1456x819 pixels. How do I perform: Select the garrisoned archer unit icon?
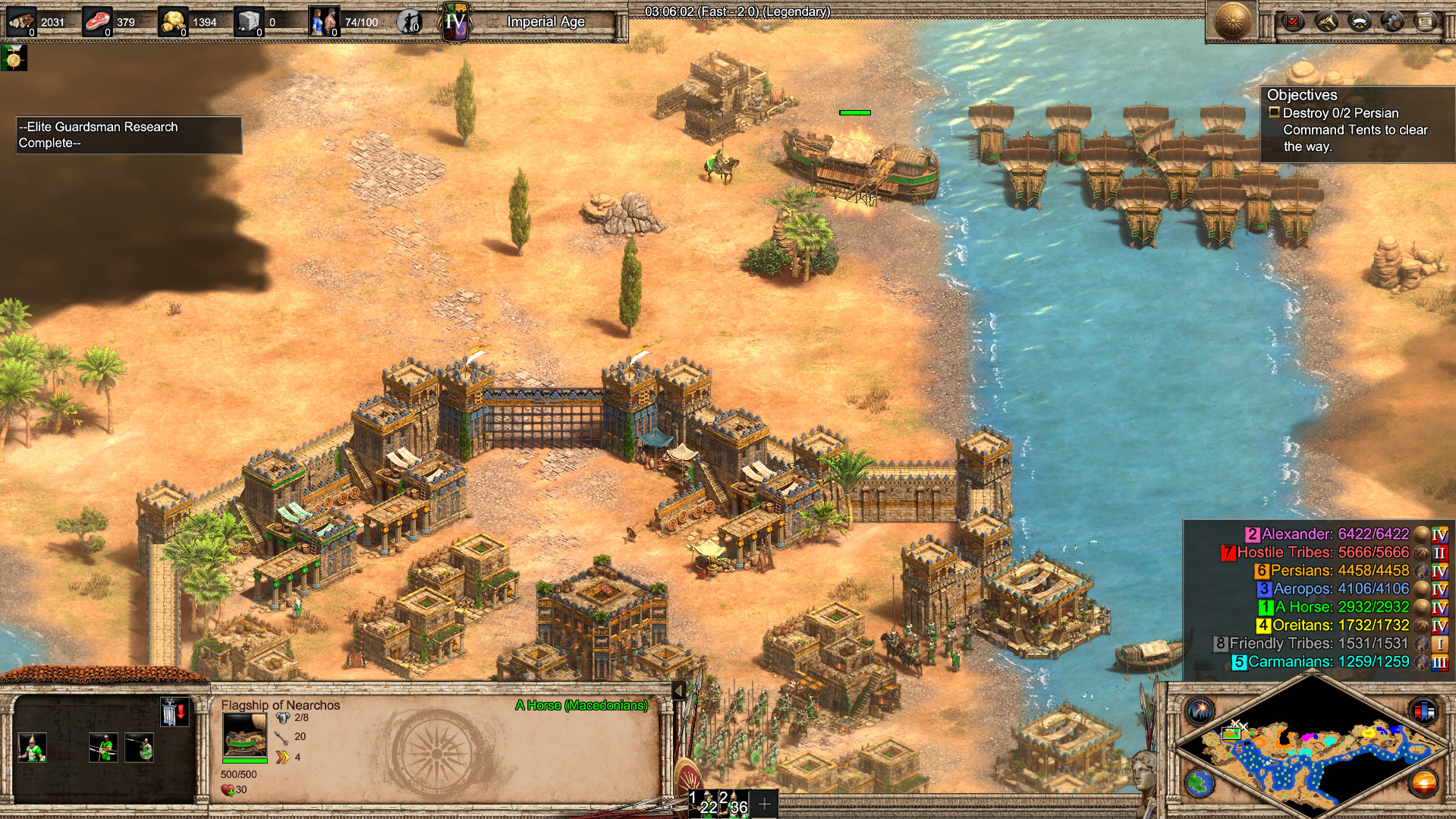103,748
